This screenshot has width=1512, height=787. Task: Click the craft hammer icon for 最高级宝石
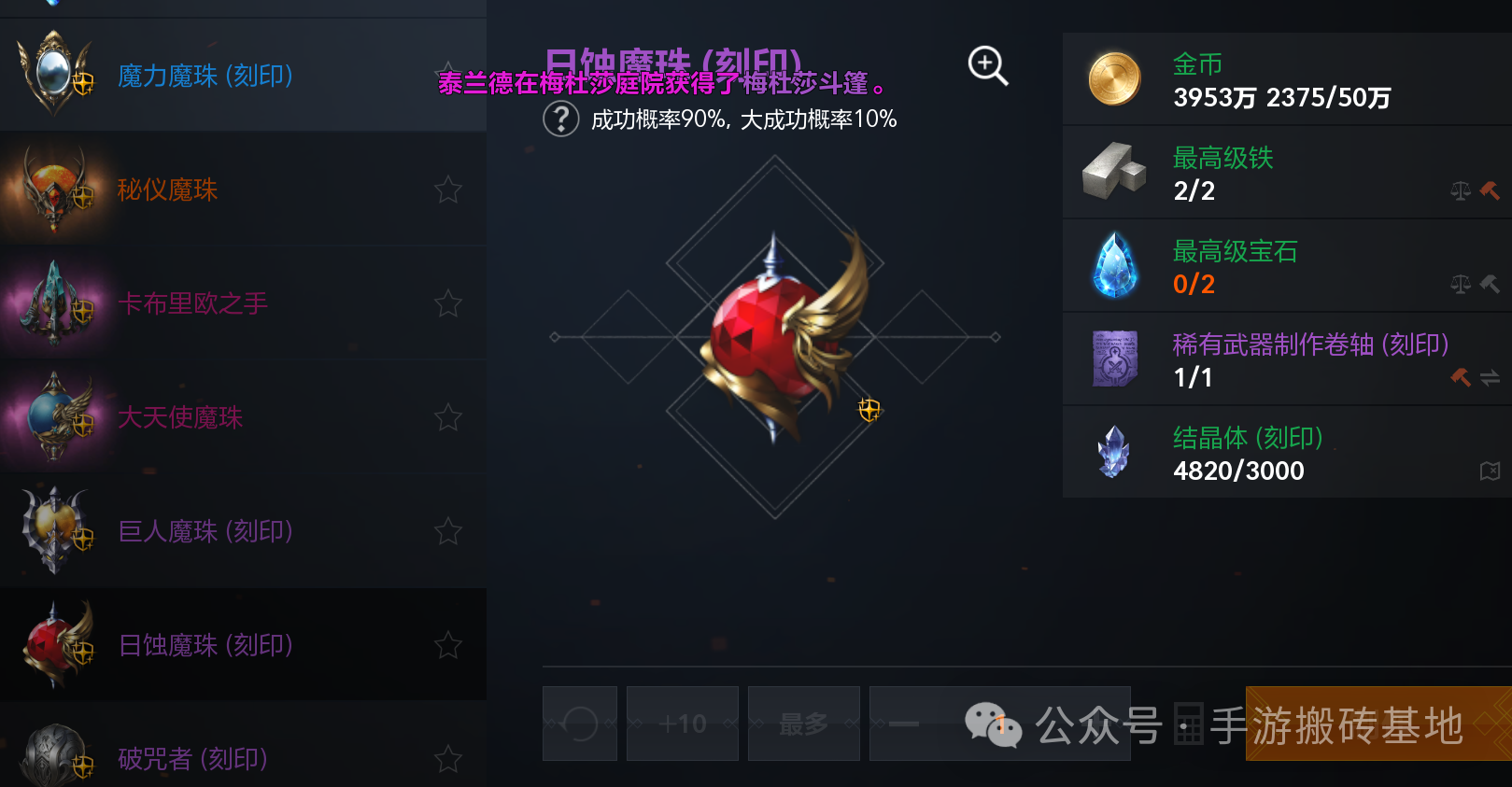tap(1491, 283)
